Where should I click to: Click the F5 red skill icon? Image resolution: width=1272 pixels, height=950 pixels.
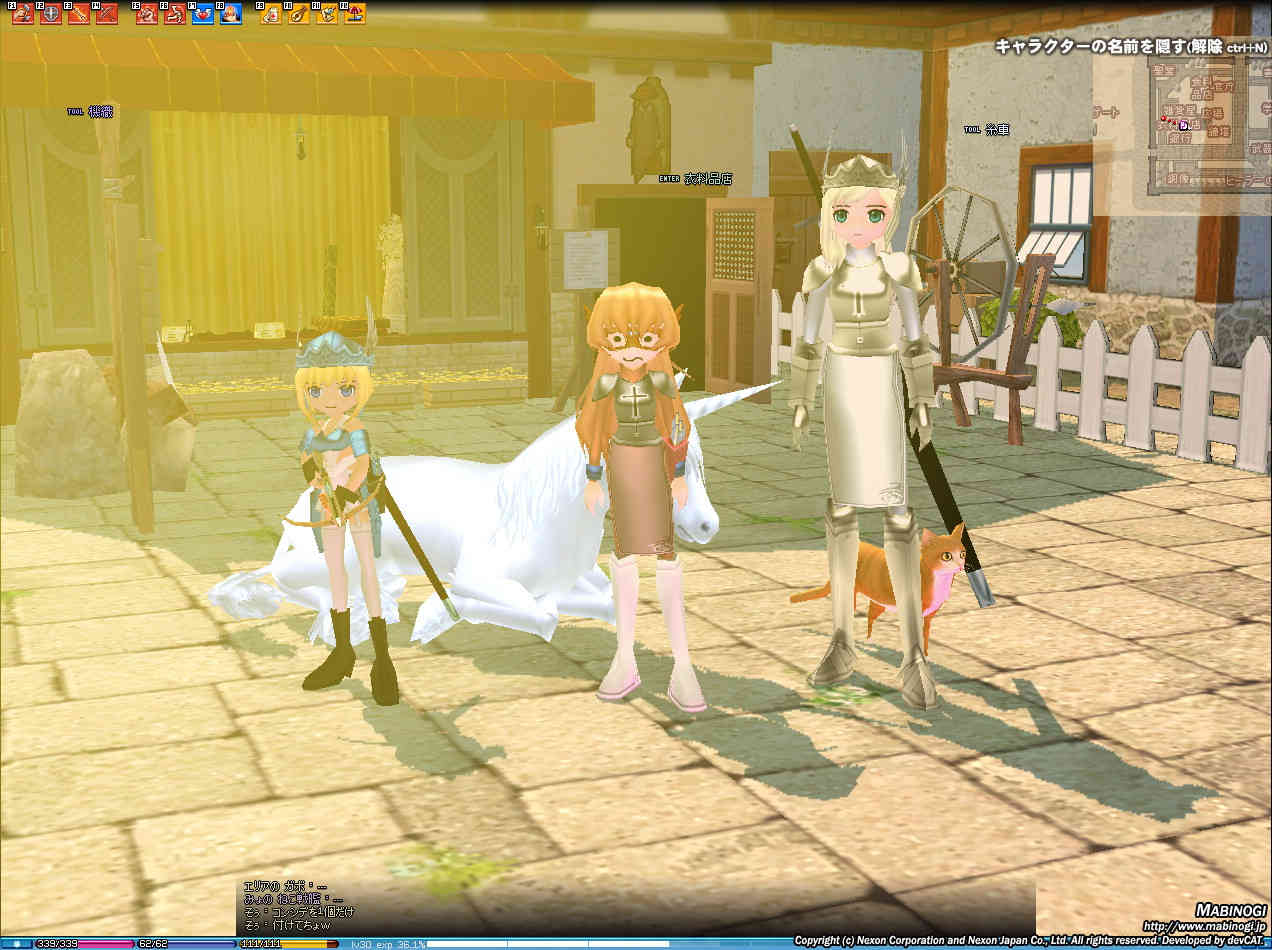click(147, 14)
